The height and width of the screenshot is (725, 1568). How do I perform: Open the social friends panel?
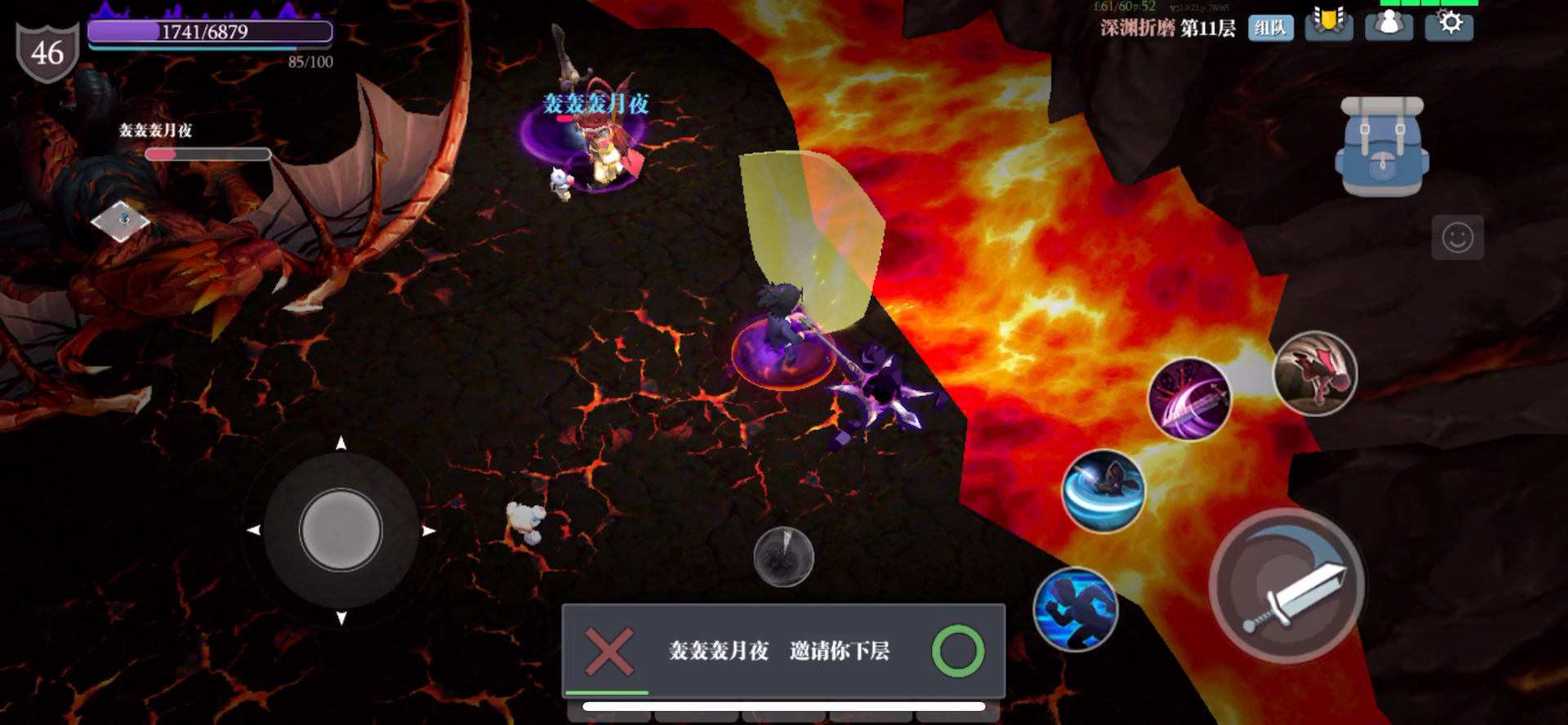click(1388, 24)
